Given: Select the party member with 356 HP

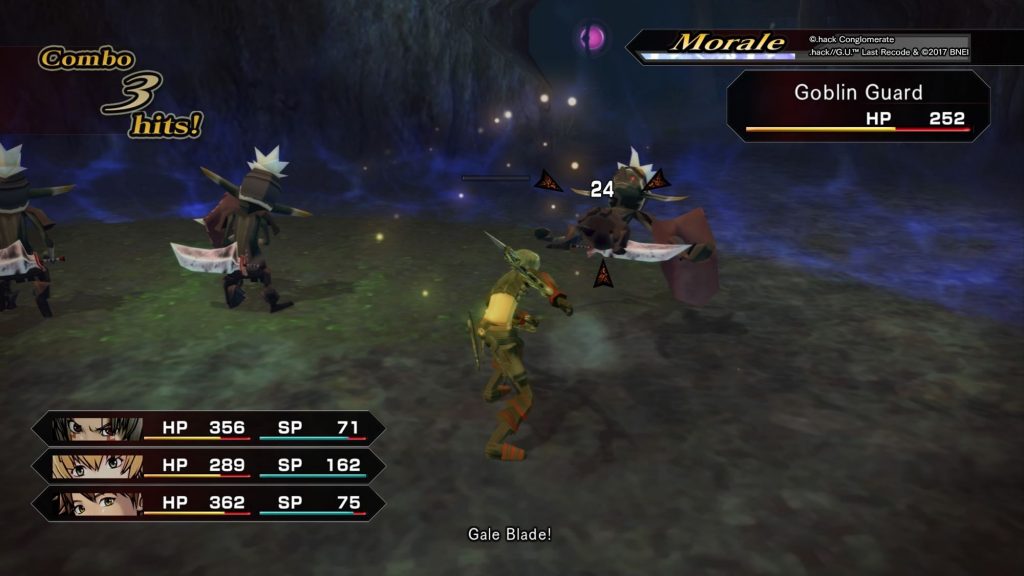Looking at the screenshot, I should coord(208,428).
